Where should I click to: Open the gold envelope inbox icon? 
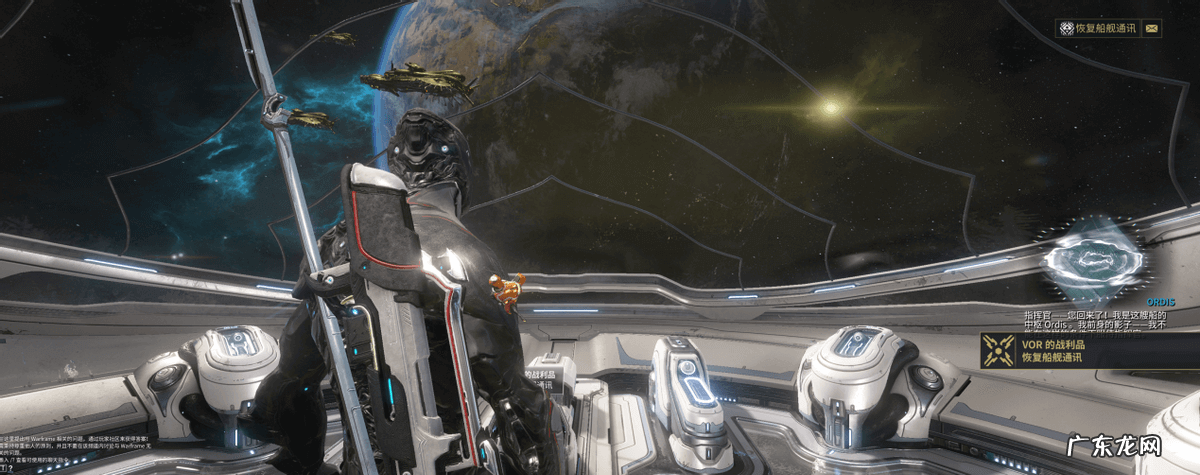[1152, 29]
